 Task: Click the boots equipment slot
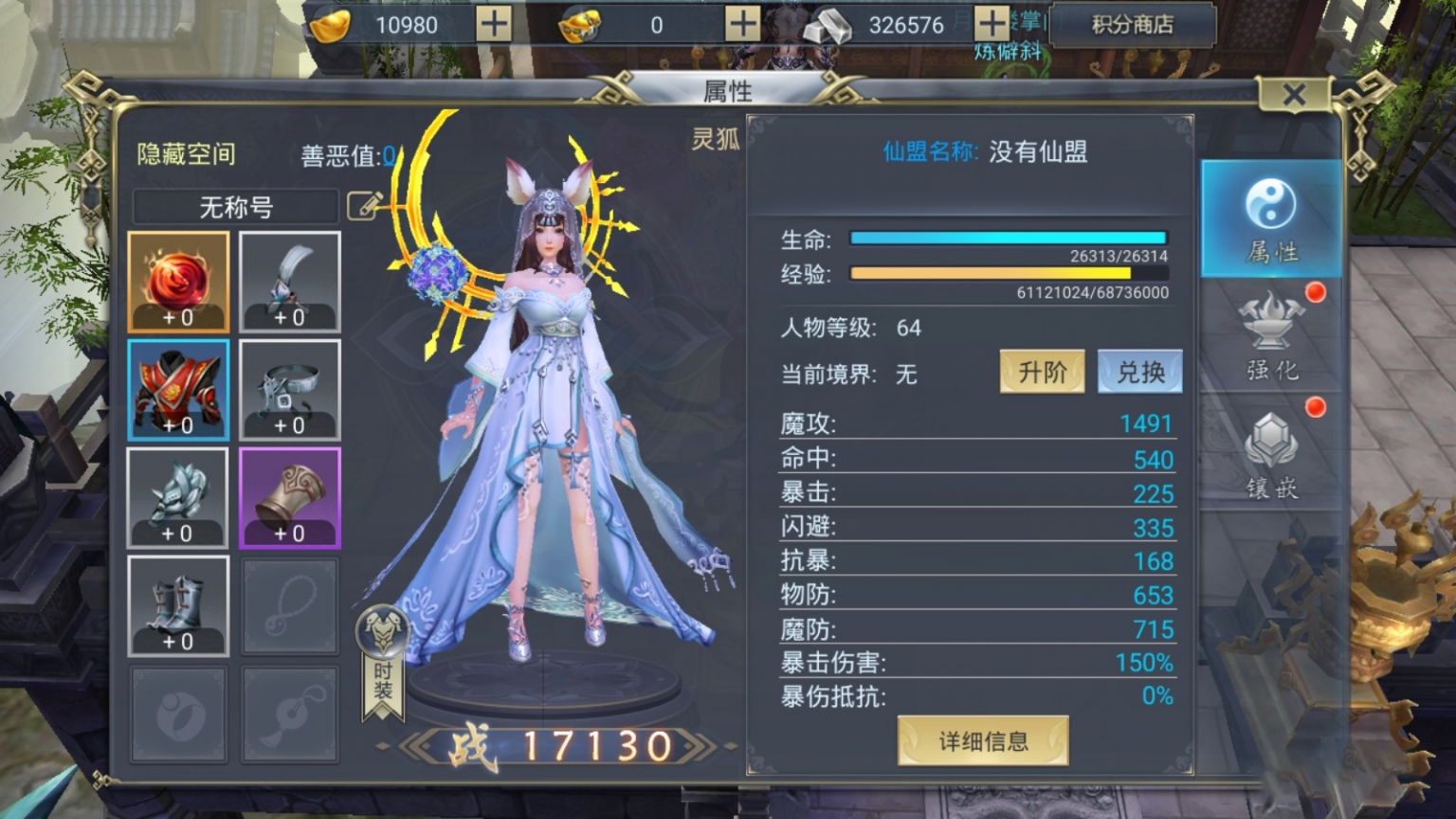pyautogui.click(x=178, y=605)
